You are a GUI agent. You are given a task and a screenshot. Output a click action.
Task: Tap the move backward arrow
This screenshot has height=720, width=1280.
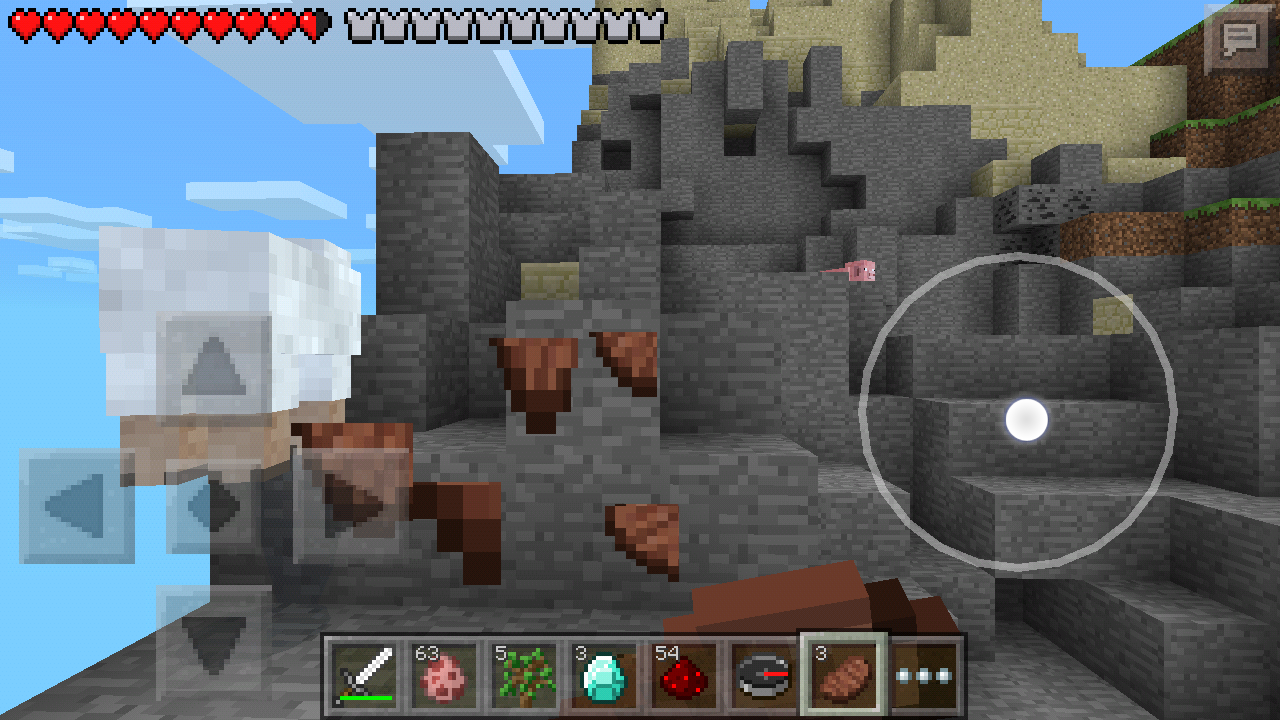click(x=214, y=641)
